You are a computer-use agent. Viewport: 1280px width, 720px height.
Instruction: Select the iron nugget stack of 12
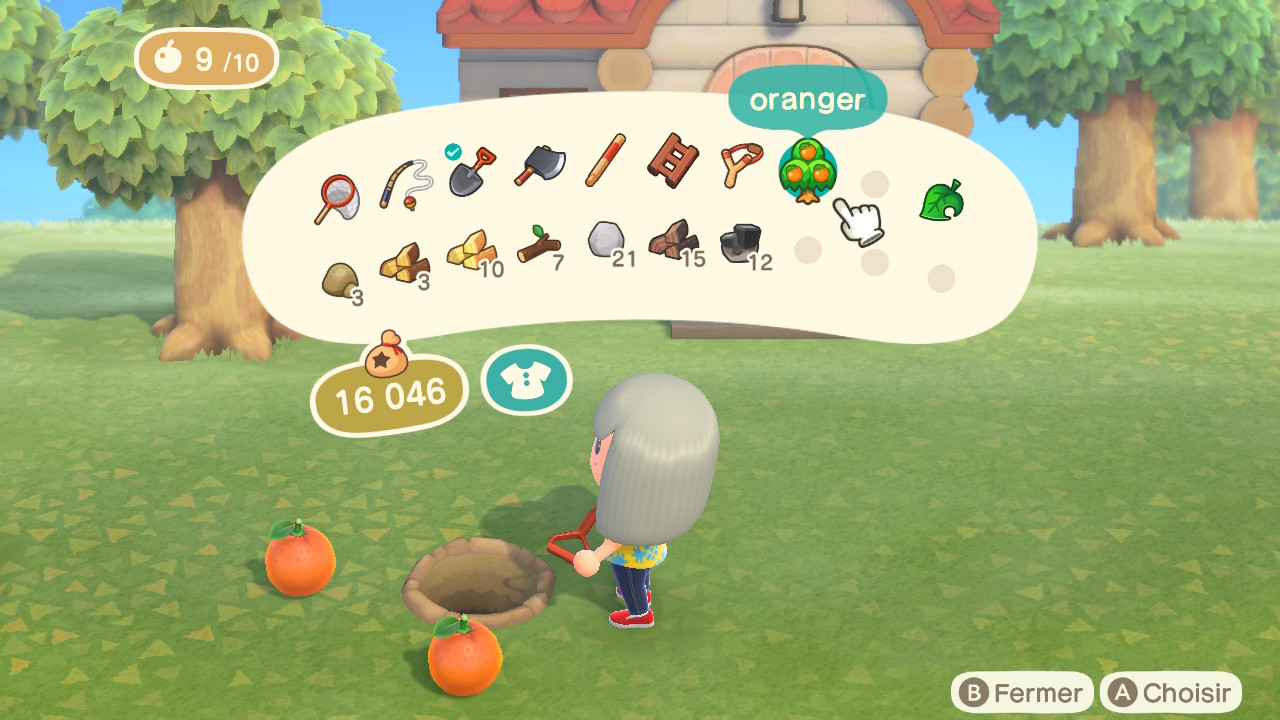tap(741, 245)
